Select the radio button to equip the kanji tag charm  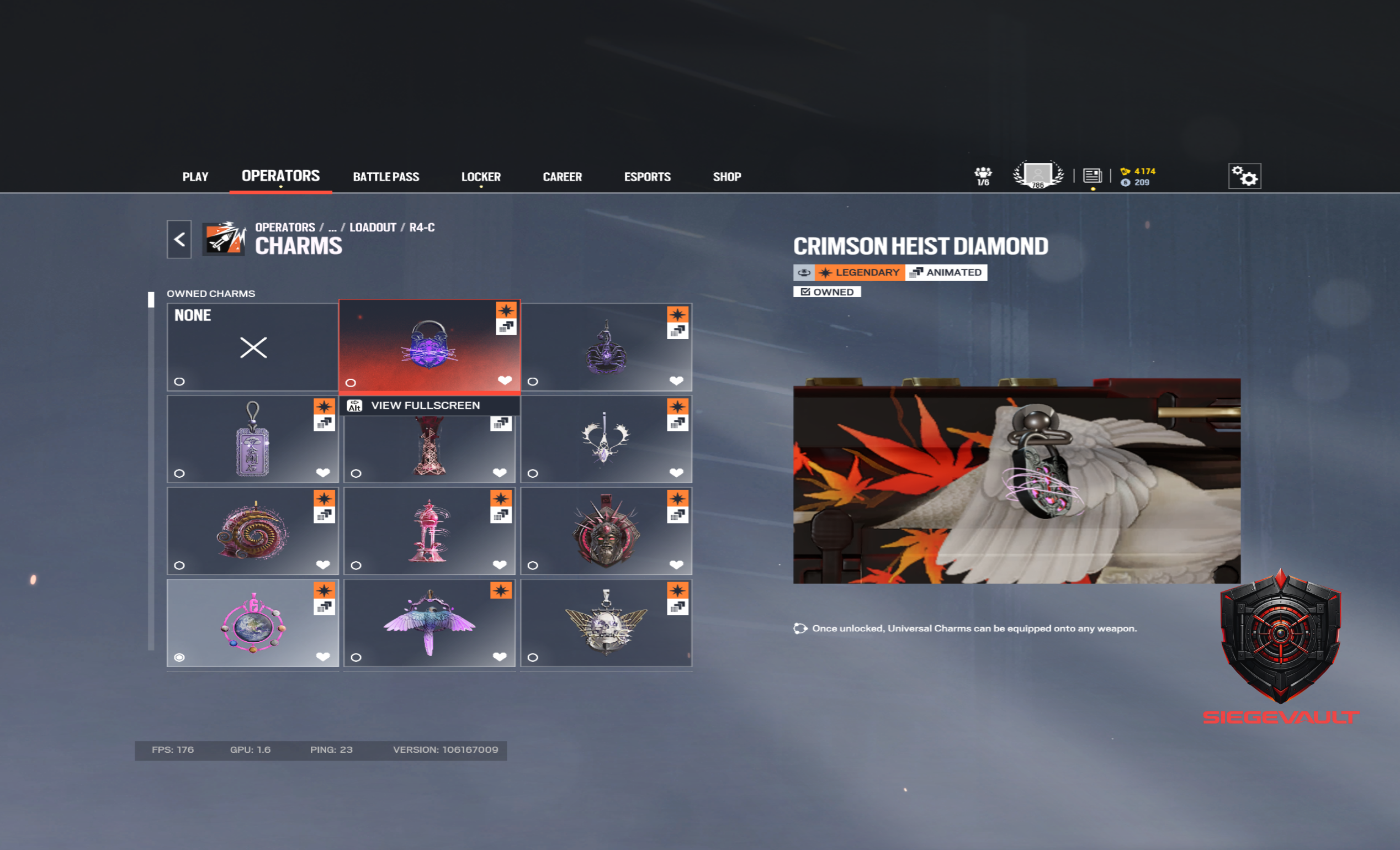click(179, 473)
